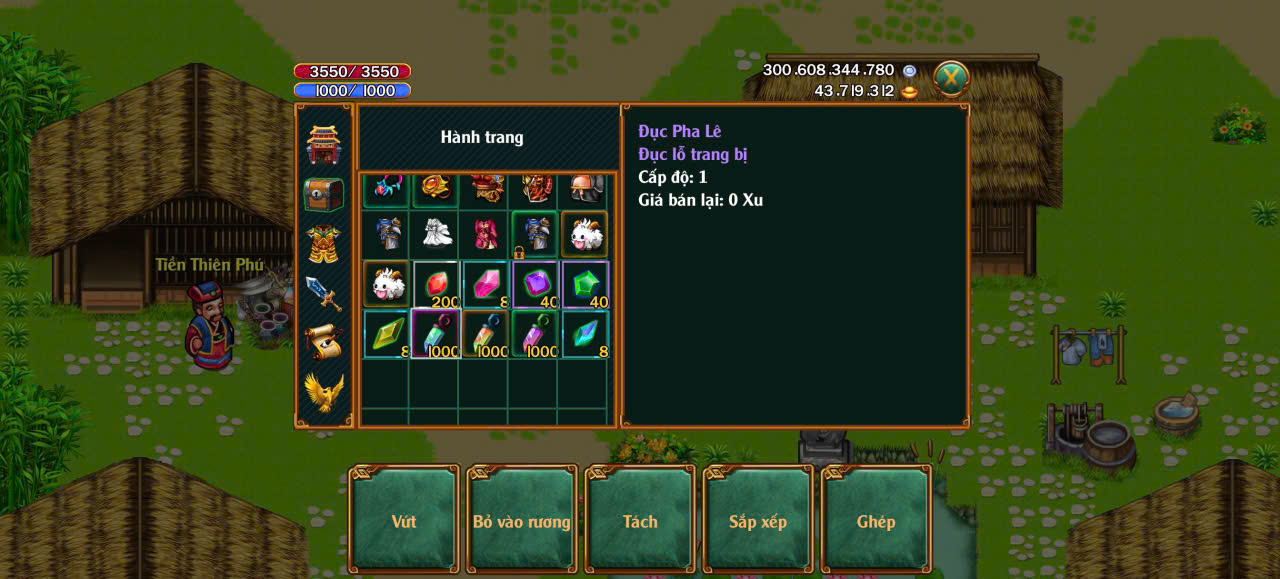Select the red gem stack of 200
Image resolution: width=1280 pixels, height=579 pixels.
click(x=436, y=285)
